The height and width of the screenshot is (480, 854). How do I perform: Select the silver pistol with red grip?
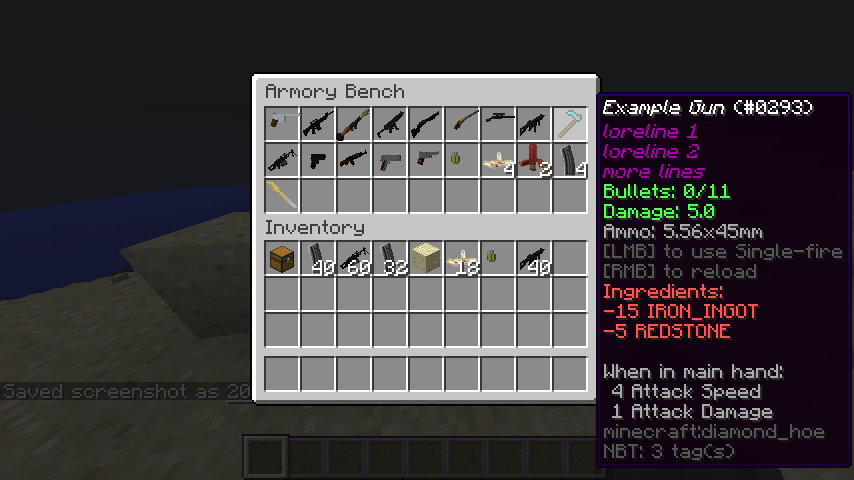pyautogui.click(x=390, y=160)
